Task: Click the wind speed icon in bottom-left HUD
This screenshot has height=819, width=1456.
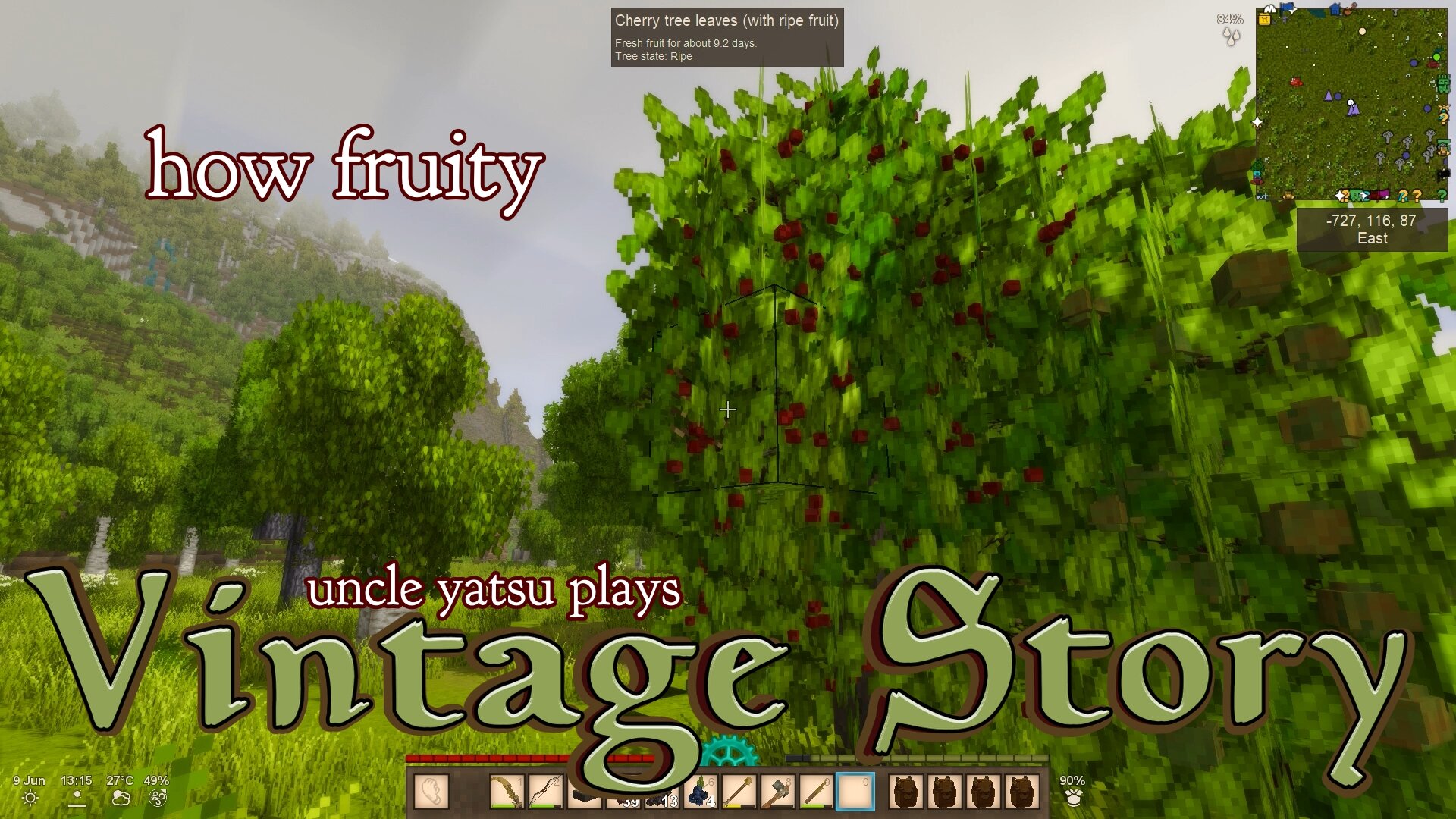Action: (156, 799)
